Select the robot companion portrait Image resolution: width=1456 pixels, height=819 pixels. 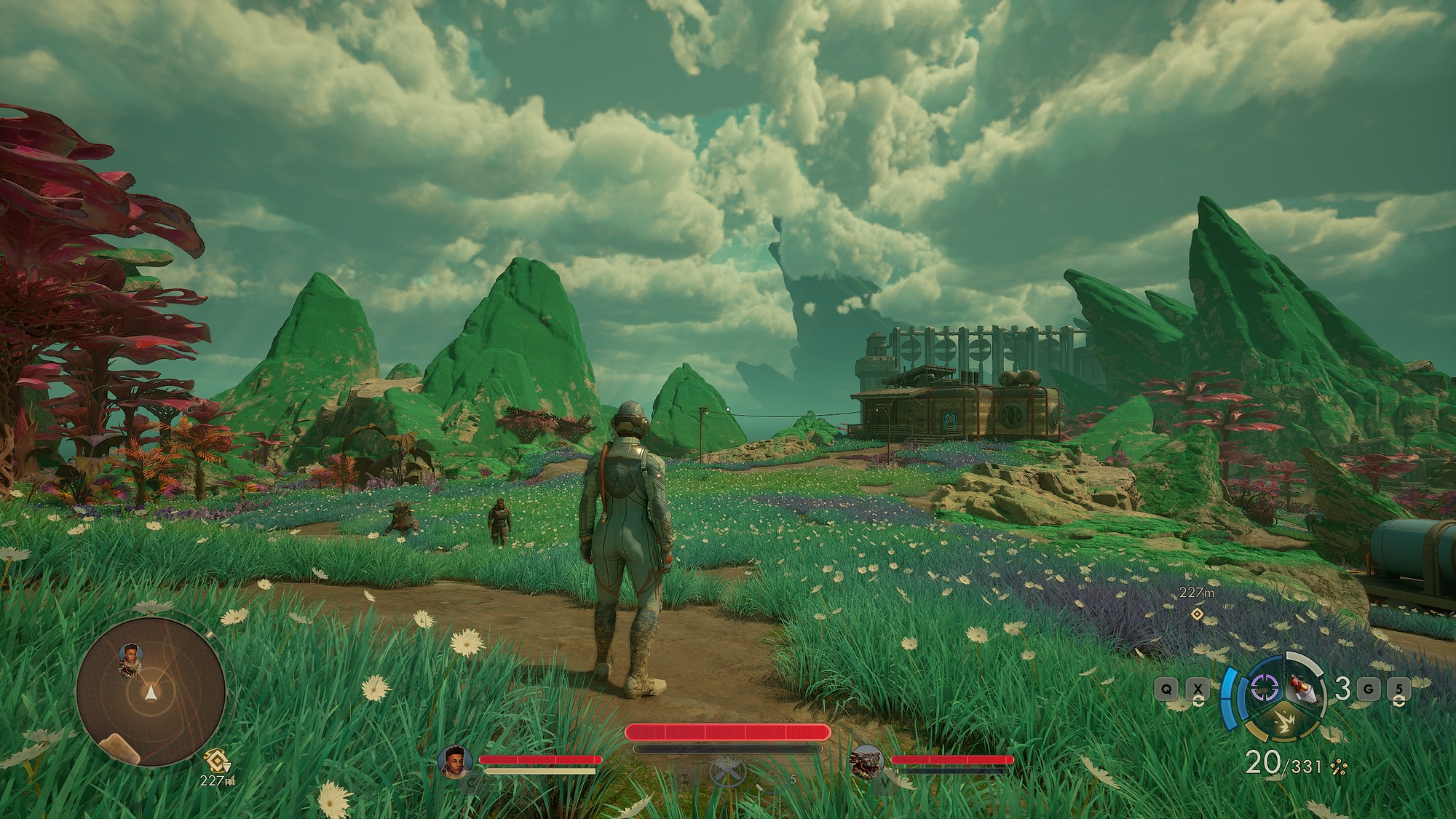(866, 761)
